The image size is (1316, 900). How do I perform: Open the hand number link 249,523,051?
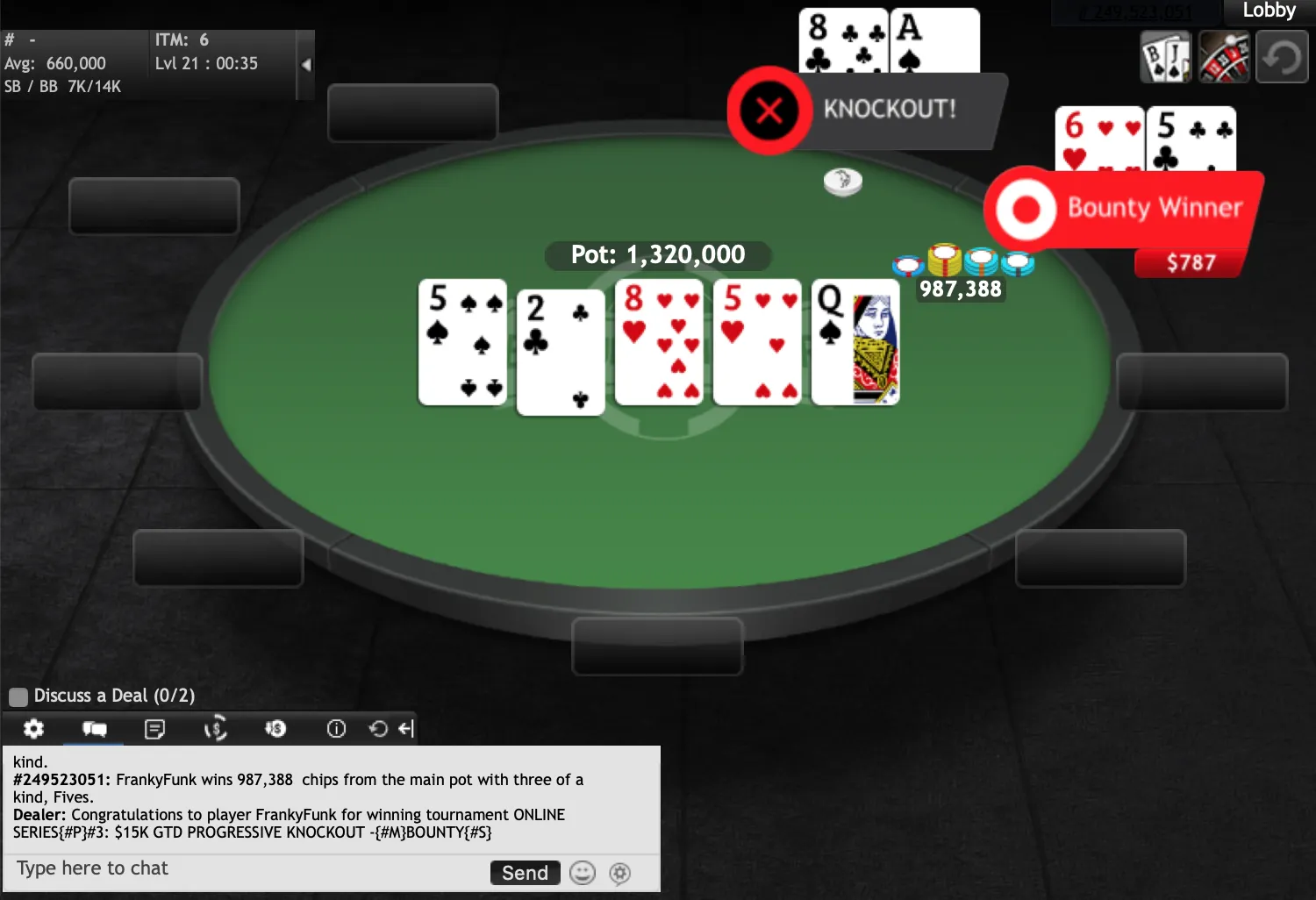pyautogui.click(x=1134, y=12)
